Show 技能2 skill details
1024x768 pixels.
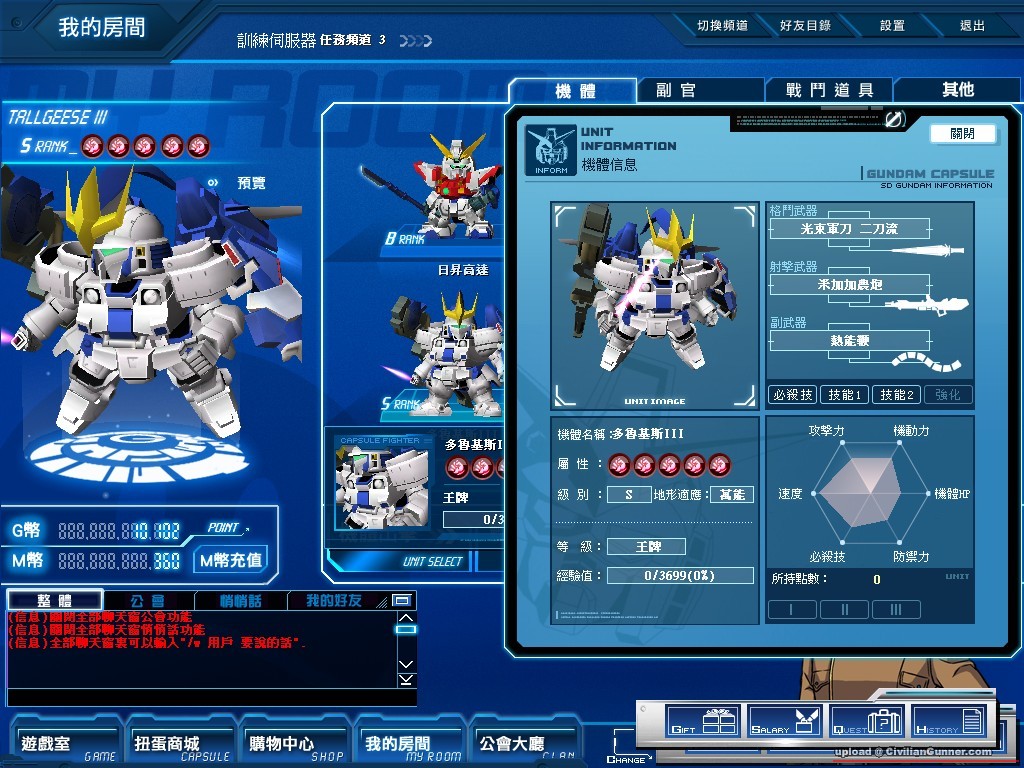(x=896, y=395)
